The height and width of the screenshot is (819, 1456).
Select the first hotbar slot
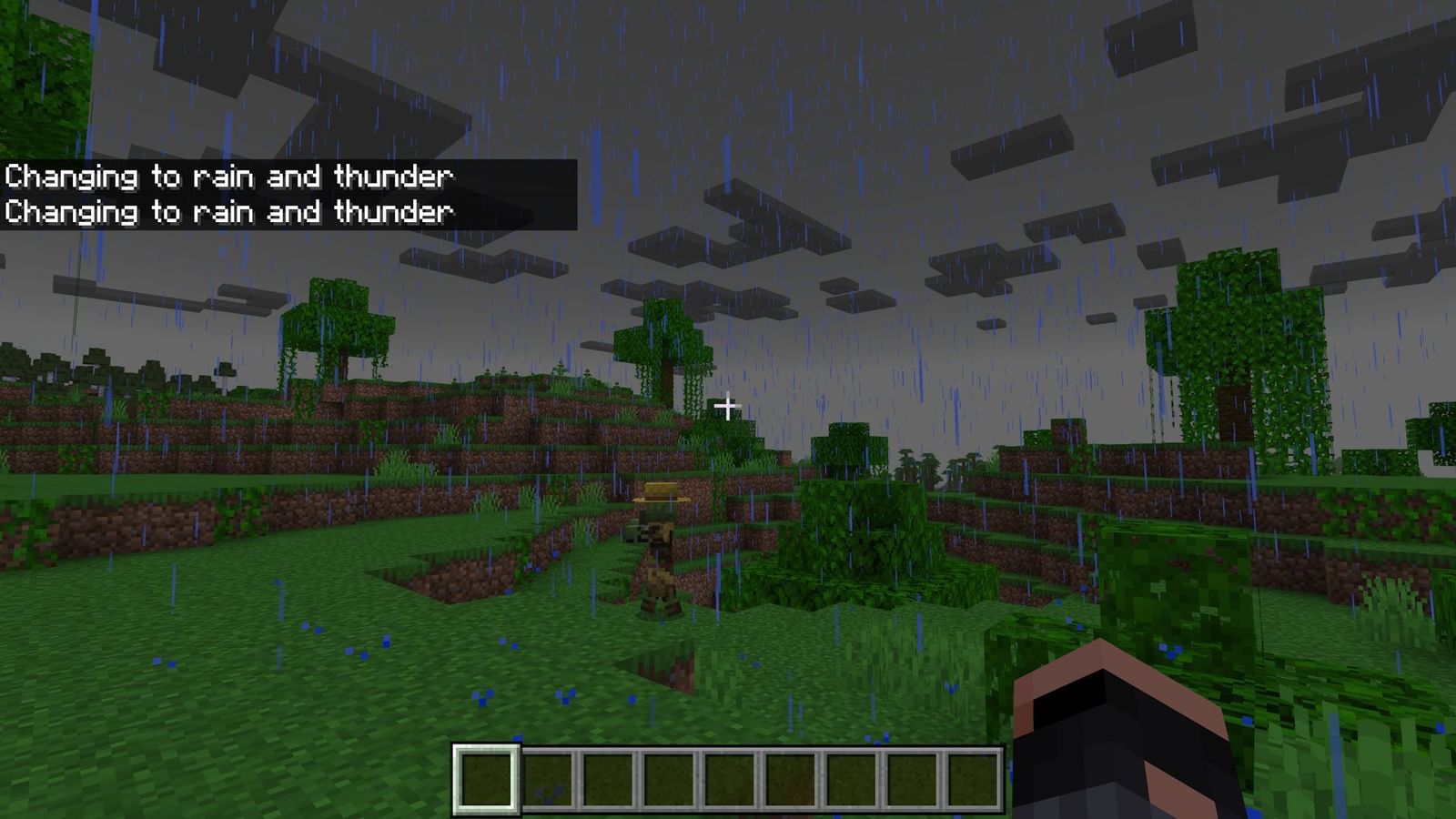point(487,780)
